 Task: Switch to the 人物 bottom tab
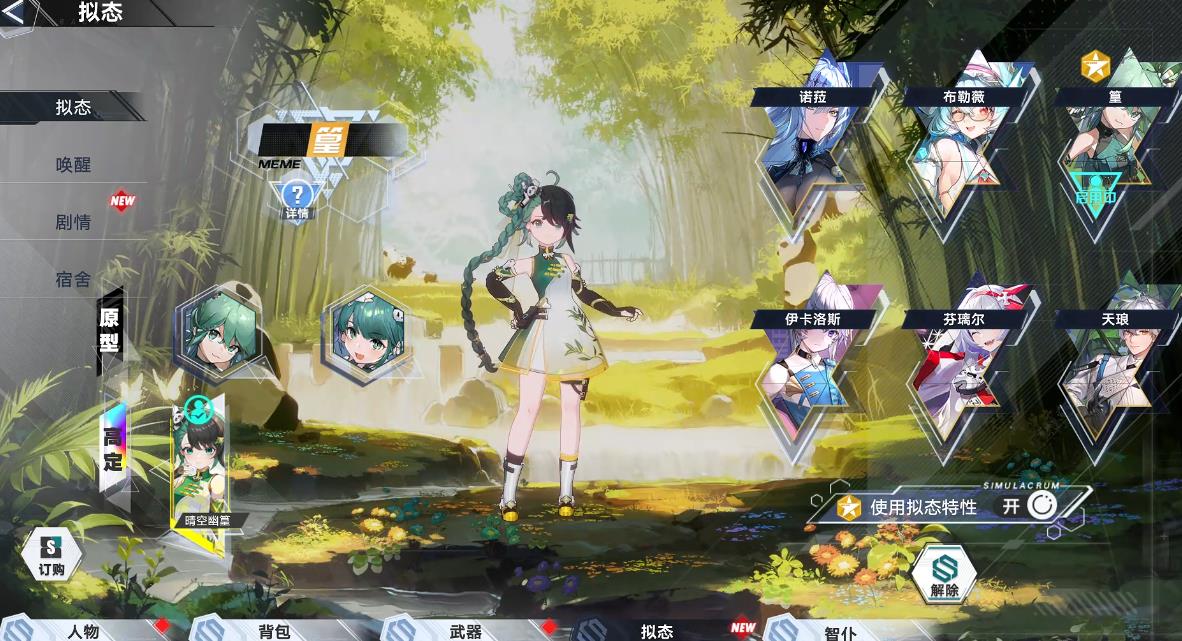83,631
